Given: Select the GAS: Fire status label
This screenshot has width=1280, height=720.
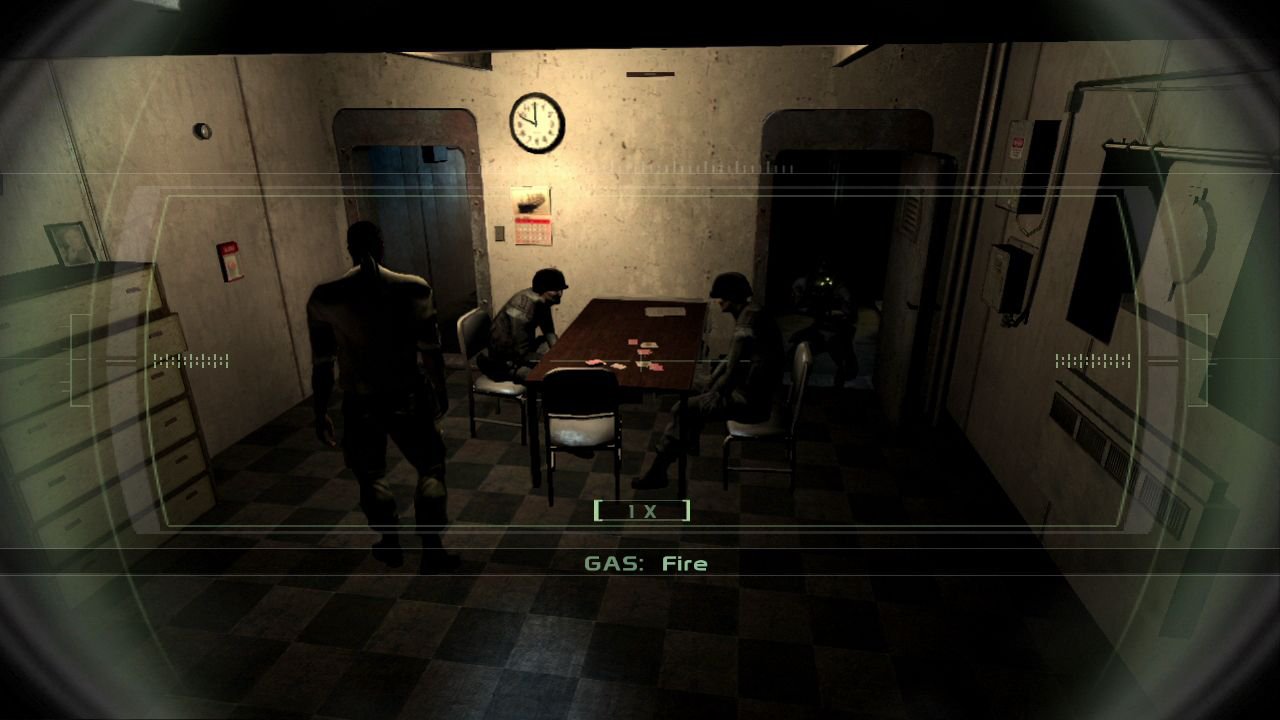Looking at the screenshot, I should (x=646, y=563).
